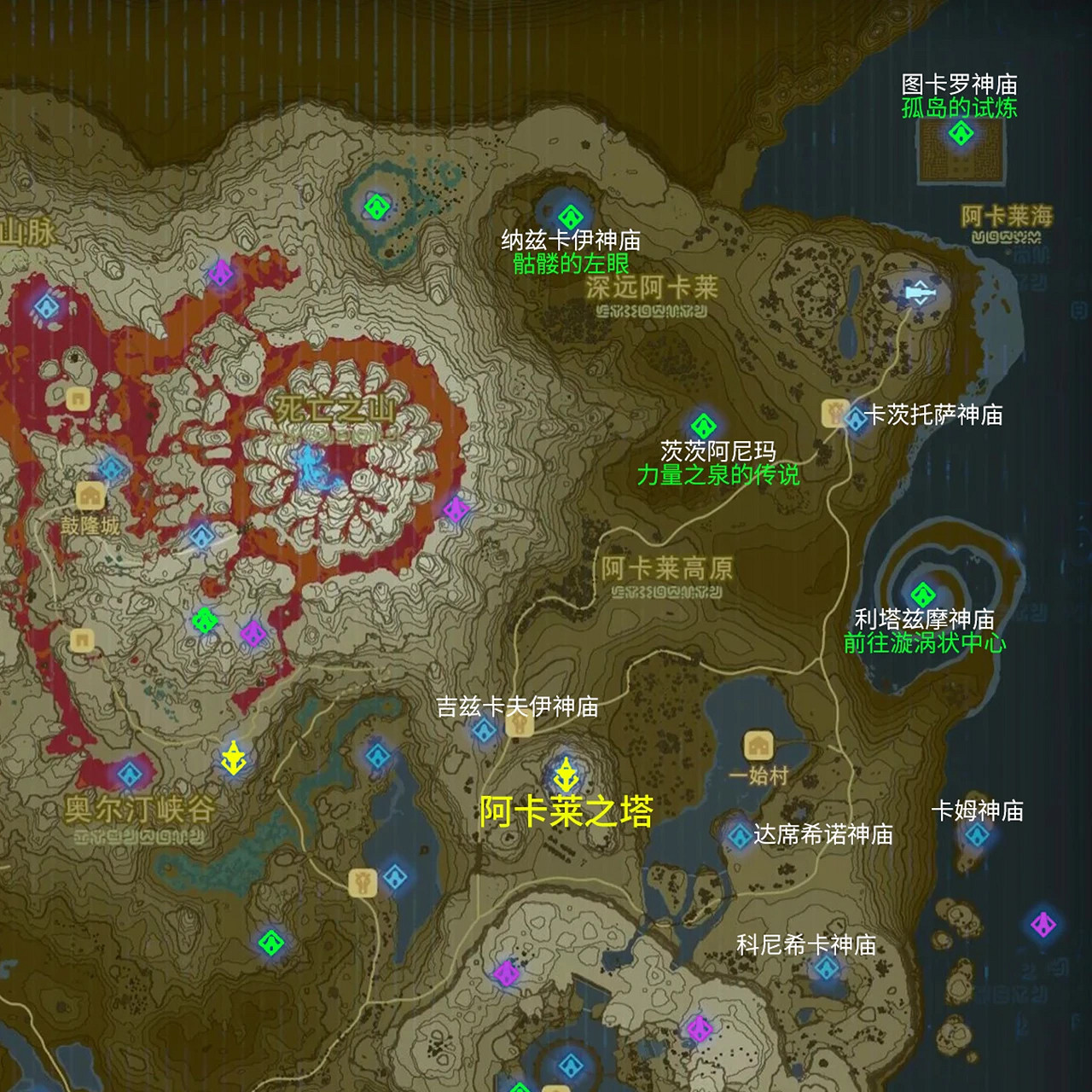Select the 图卡罗神庙 shrine icon

point(963,133)
